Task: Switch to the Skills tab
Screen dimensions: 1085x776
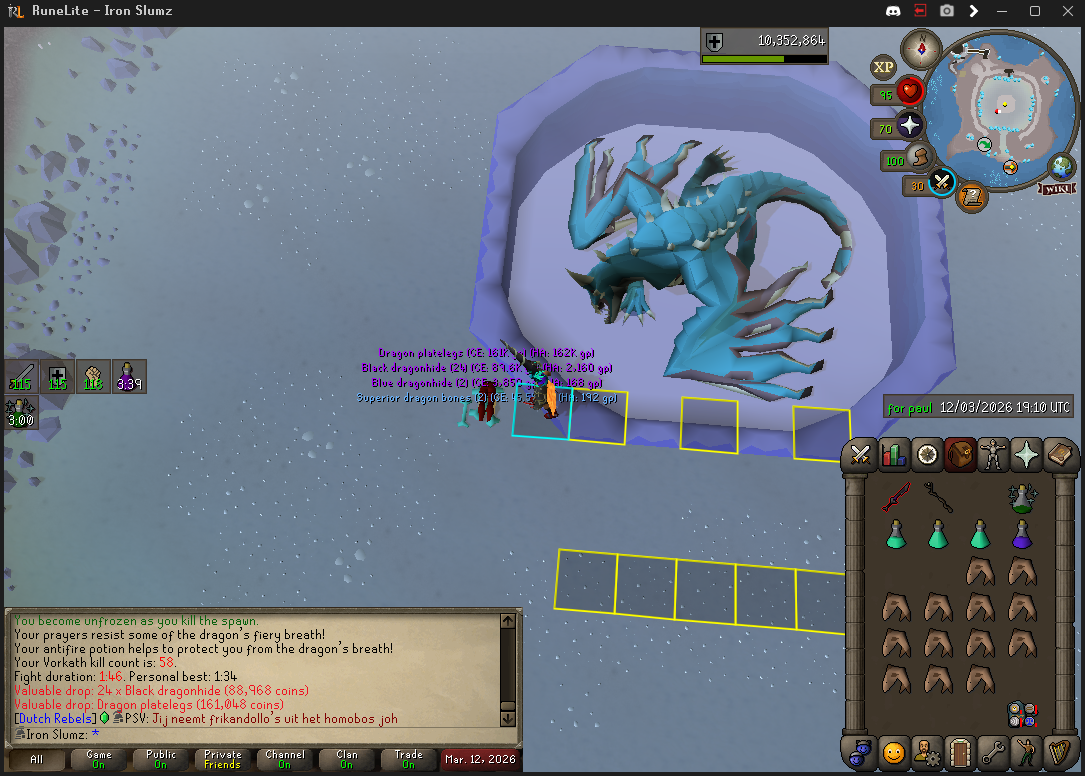Action: (894, 455)
